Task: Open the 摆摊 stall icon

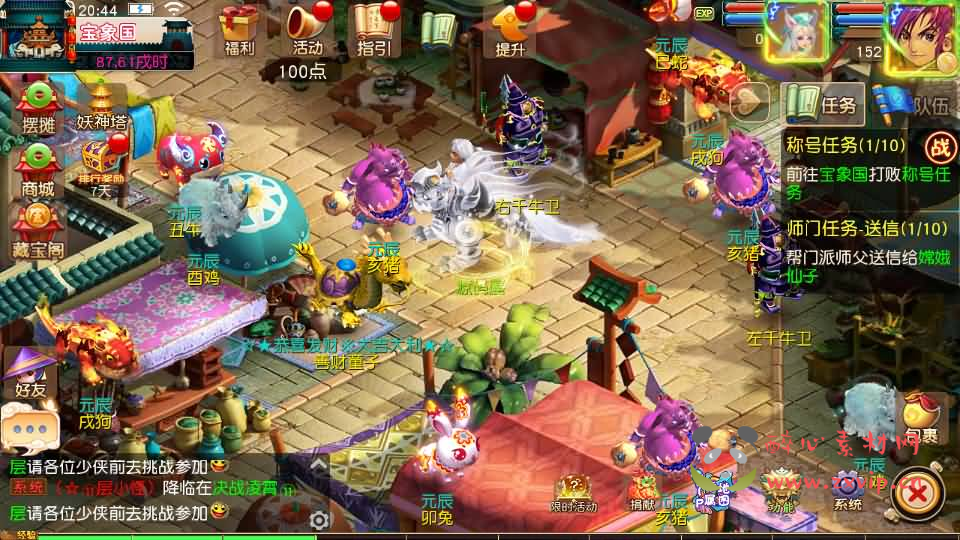Action: (x=38, y=106)
